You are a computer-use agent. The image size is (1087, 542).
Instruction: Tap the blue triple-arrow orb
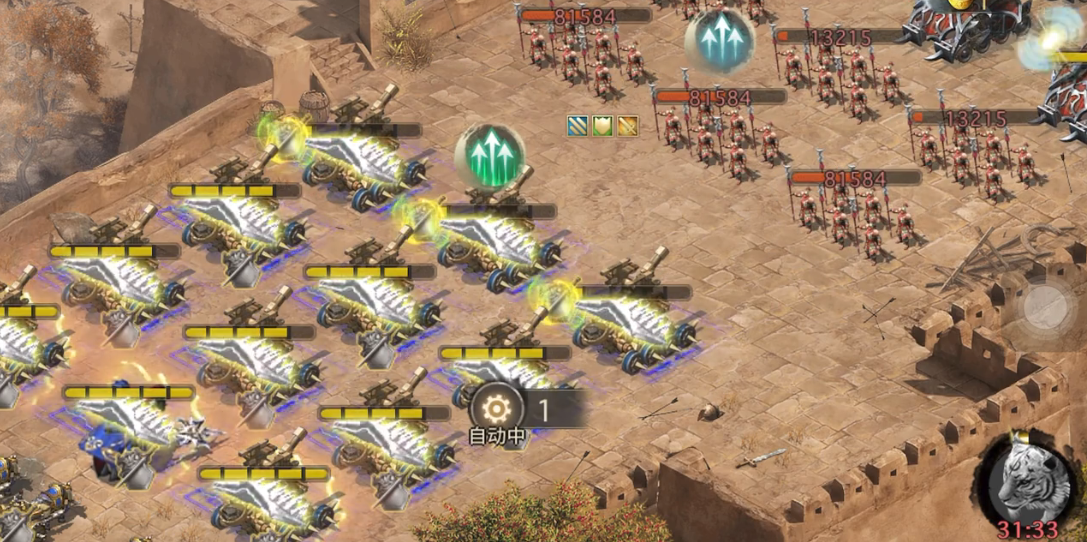719,40
